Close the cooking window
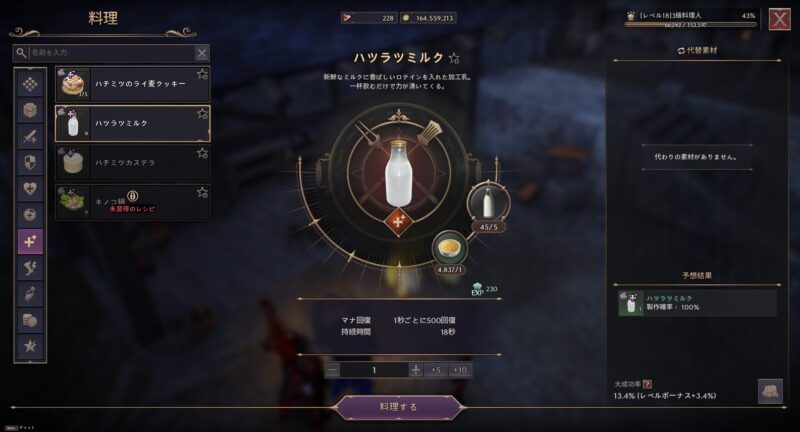 point(779,19)
